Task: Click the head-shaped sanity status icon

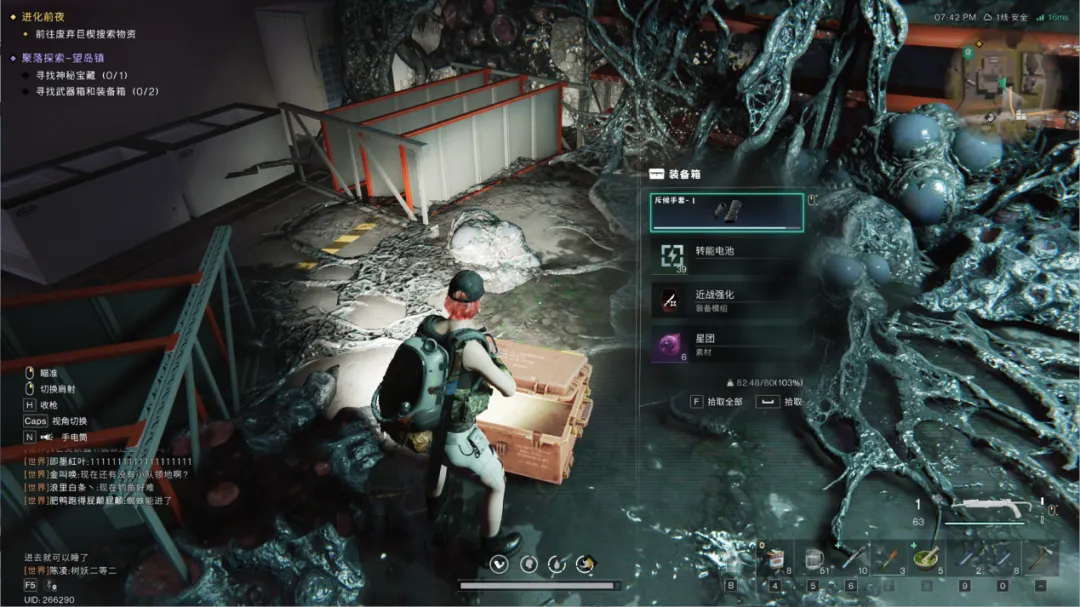Action: tap(528, 564)
